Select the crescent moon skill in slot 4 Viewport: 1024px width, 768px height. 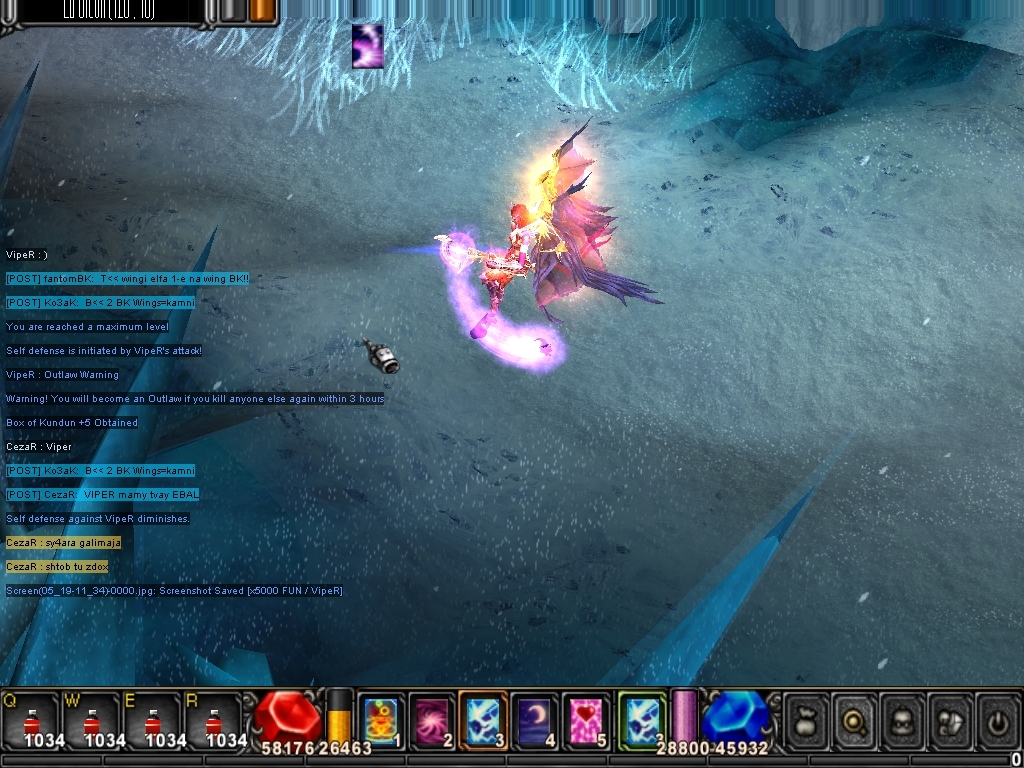click(536, 720)
